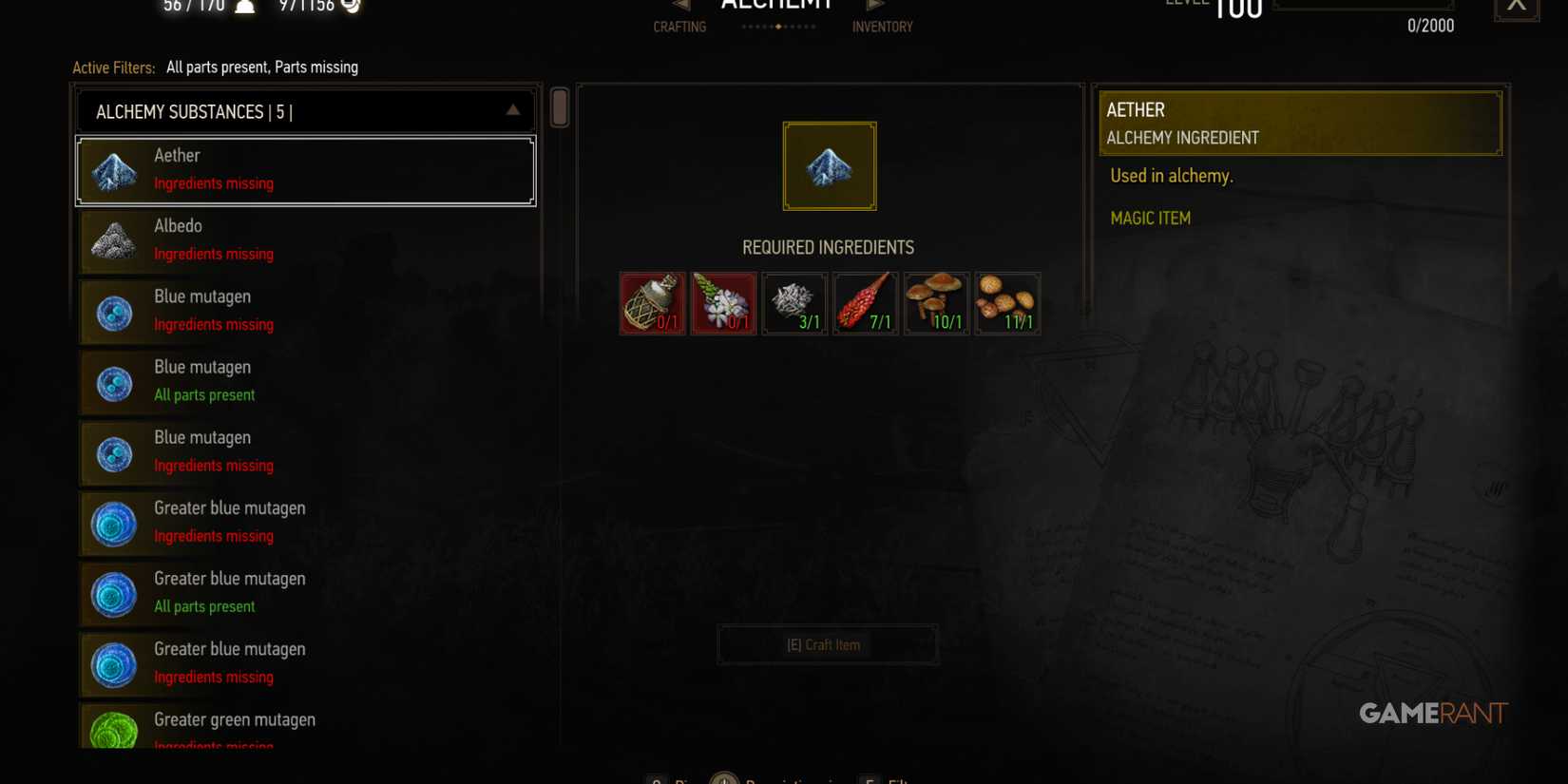Viewport: 1568px width, 784px height.
Task: Click the mushroom ingredient marked 11/1
Action: (1006, 302)
